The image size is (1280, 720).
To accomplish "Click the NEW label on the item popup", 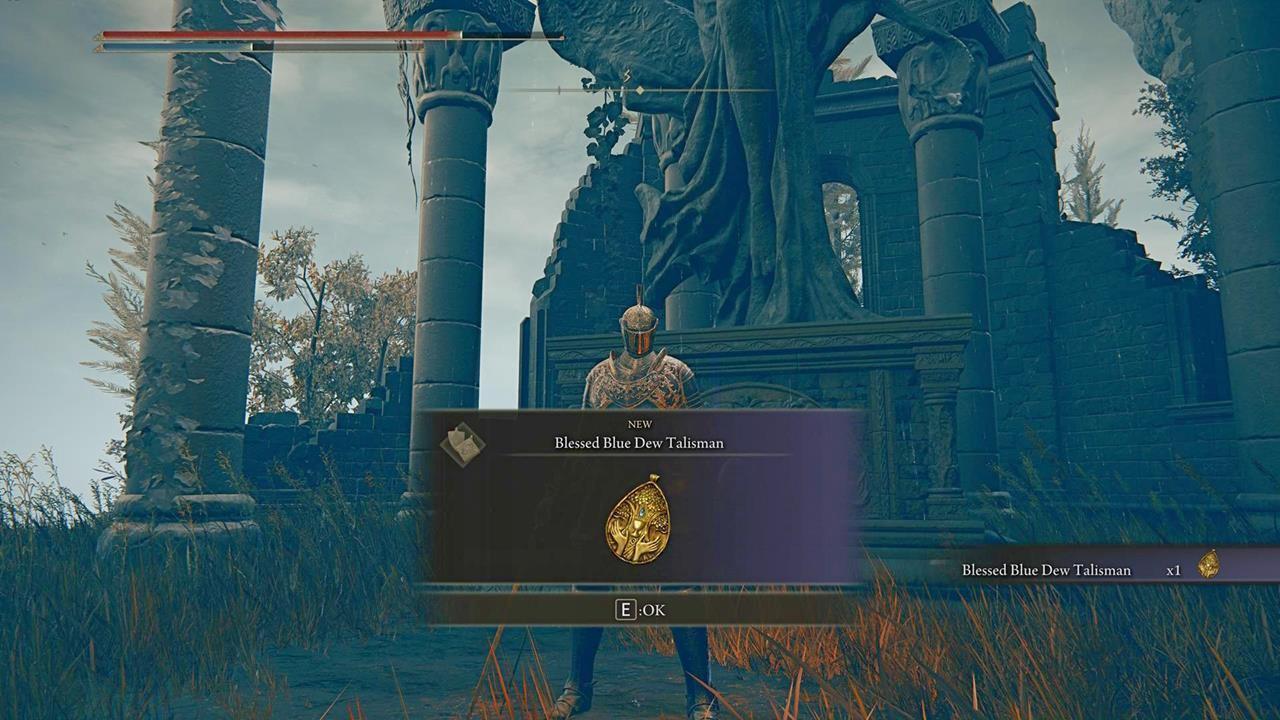I will click(x=640, y=424).
